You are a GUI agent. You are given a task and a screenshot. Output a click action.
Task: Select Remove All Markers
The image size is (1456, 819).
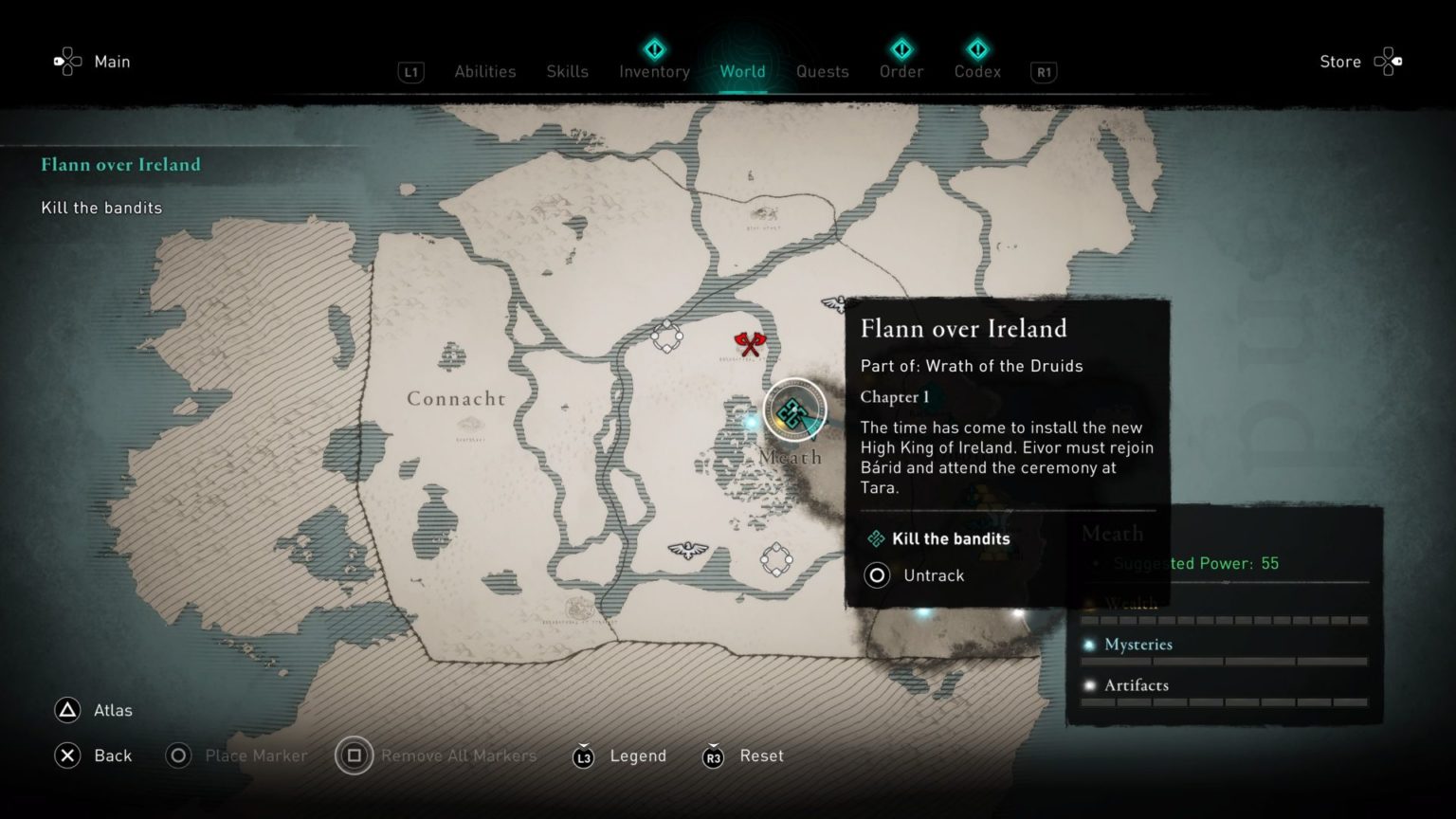pyautogui.click(x=458, y=755)
